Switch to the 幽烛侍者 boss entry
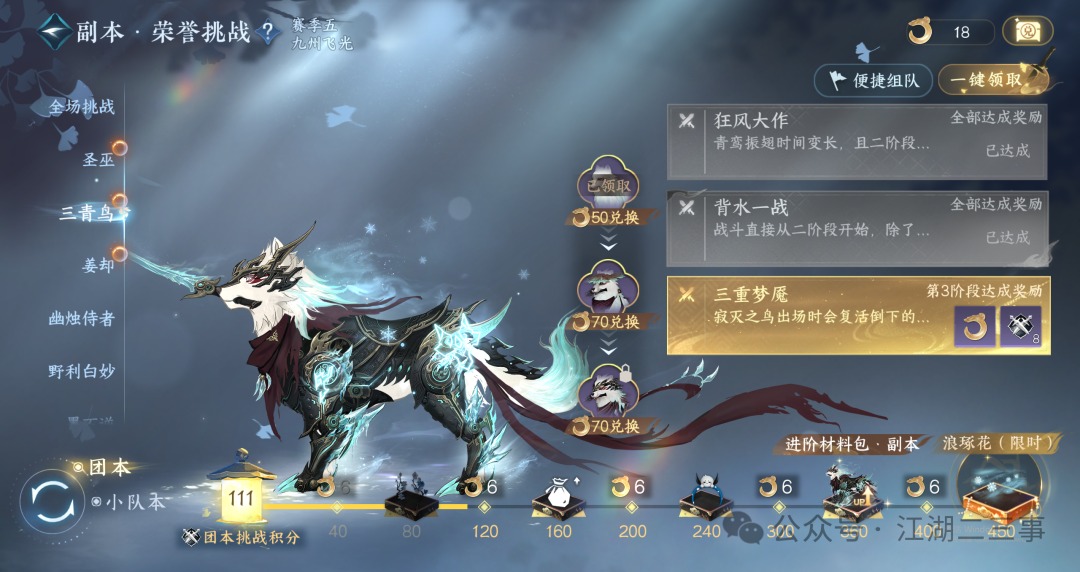Screen dimensions: 1080x572 (x=82, y=318)
